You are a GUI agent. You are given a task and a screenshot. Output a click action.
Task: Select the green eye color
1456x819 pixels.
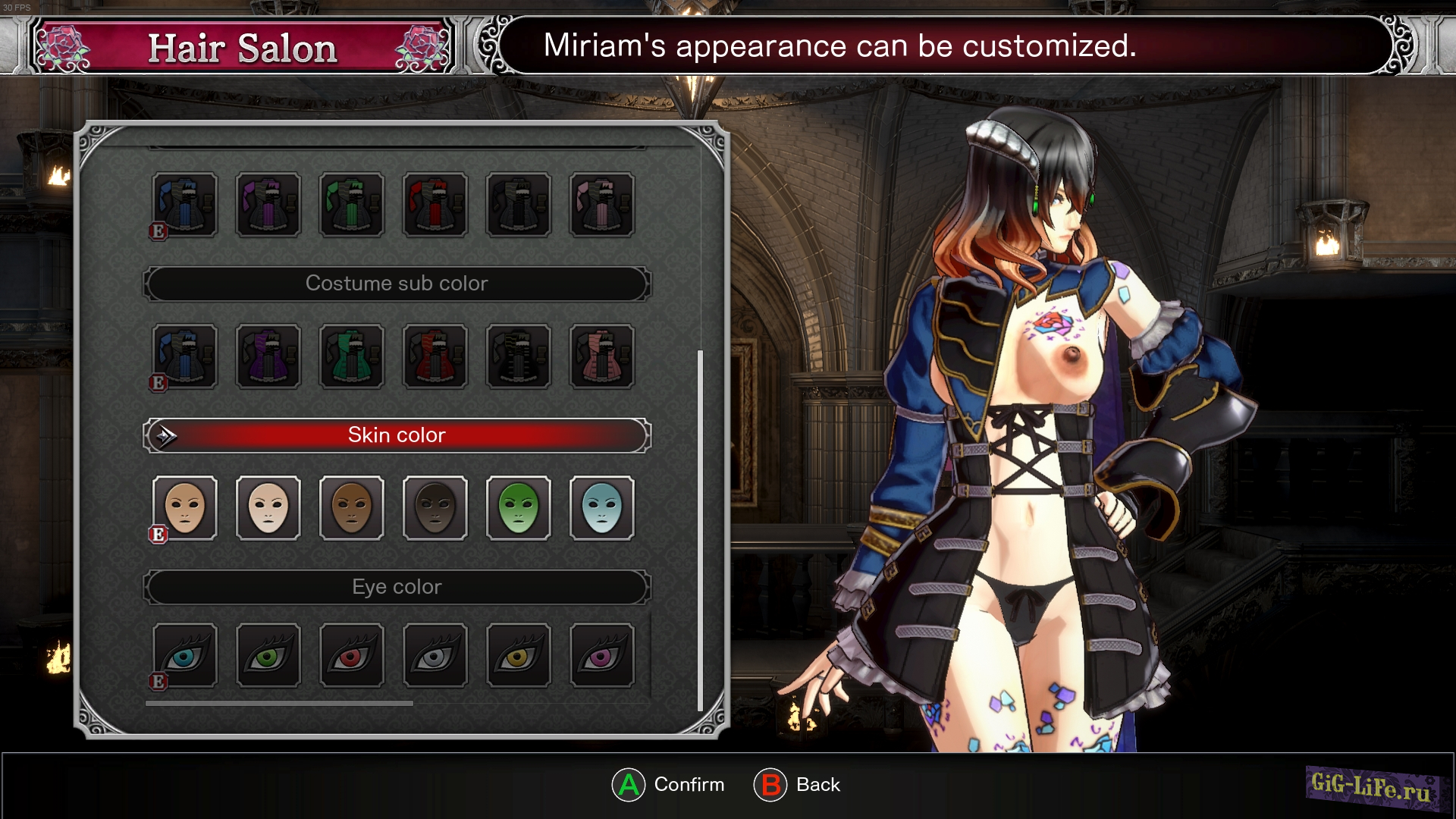268,656
